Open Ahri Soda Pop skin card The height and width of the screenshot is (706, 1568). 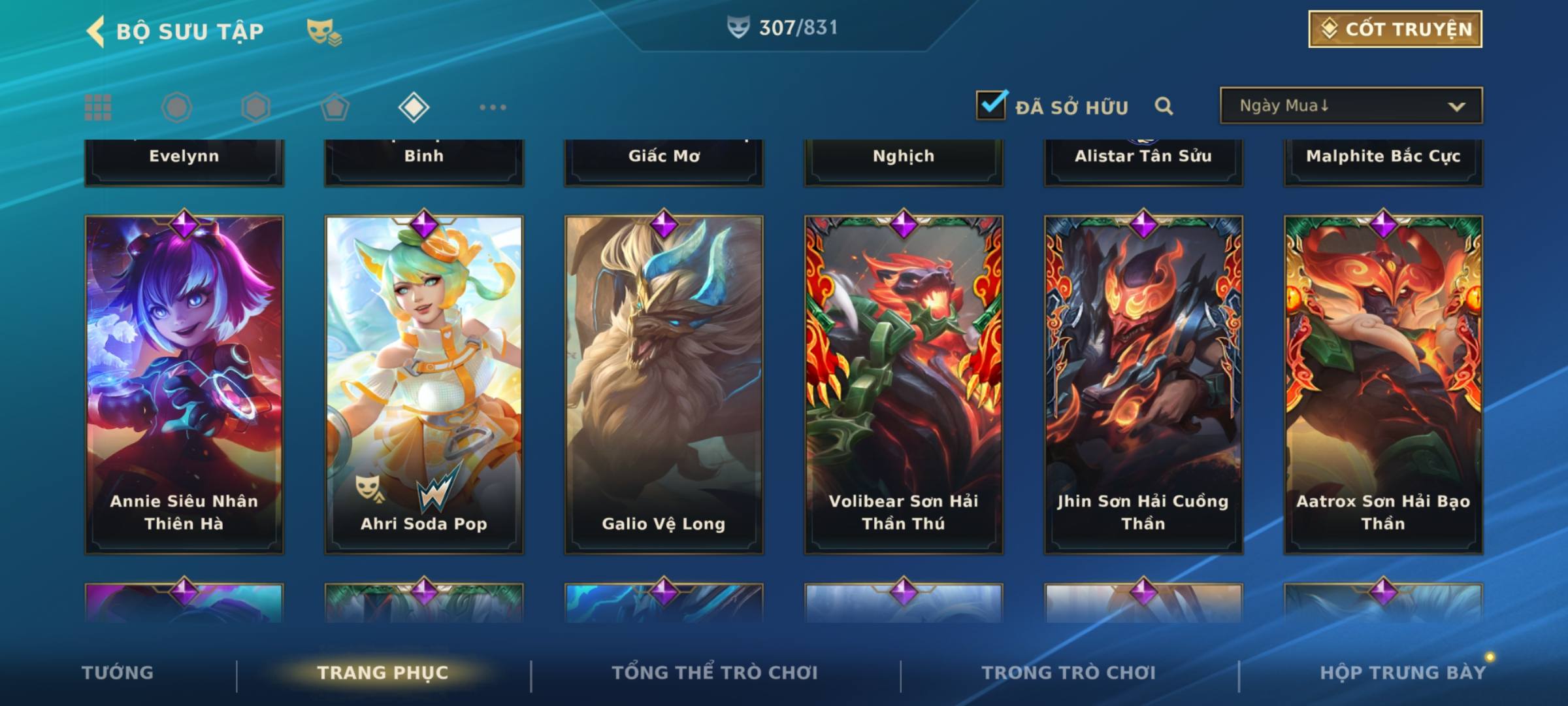tap(424, 384)
